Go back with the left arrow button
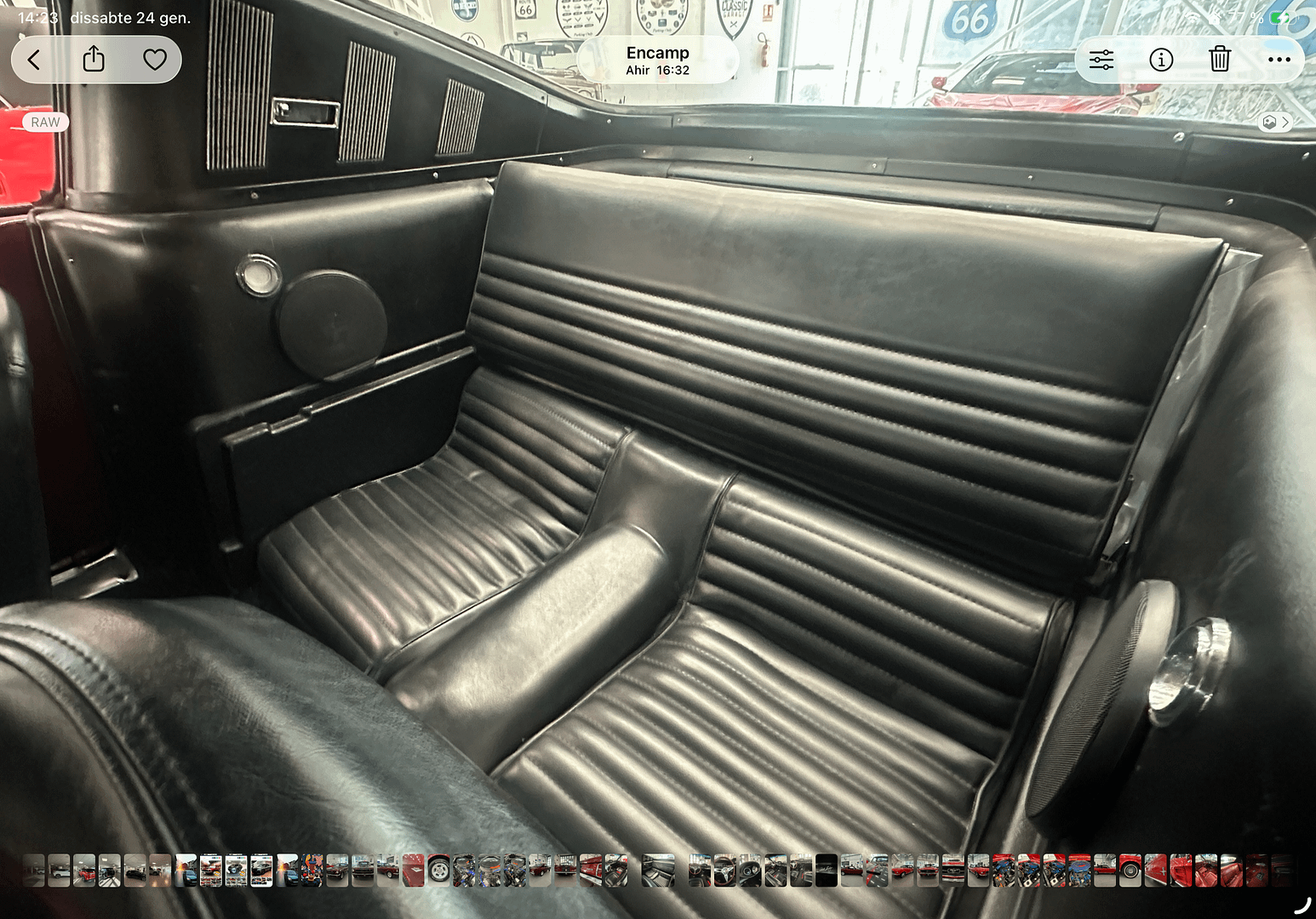The height and width of the screenshot is (919, 1316). (x=35, y=60)
